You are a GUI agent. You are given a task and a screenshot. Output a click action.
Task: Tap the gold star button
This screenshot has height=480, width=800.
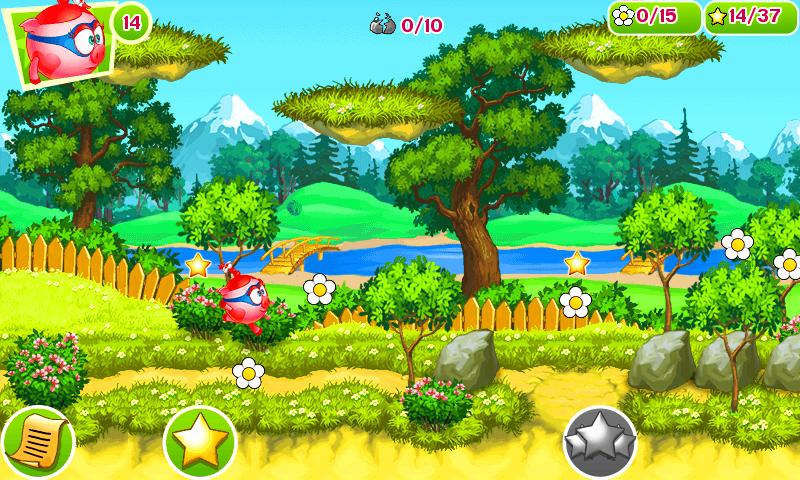coord(199,441)
